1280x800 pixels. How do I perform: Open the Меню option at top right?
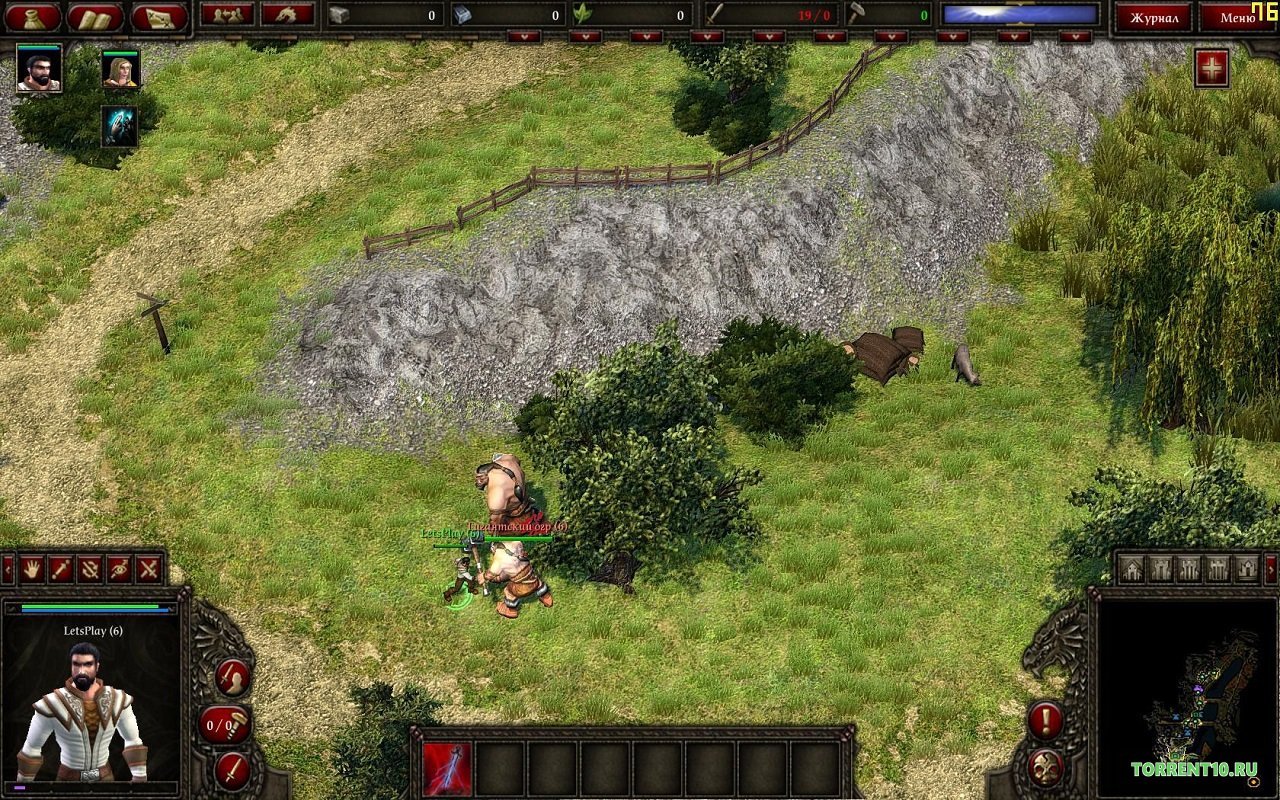[x=1240, y=17]
